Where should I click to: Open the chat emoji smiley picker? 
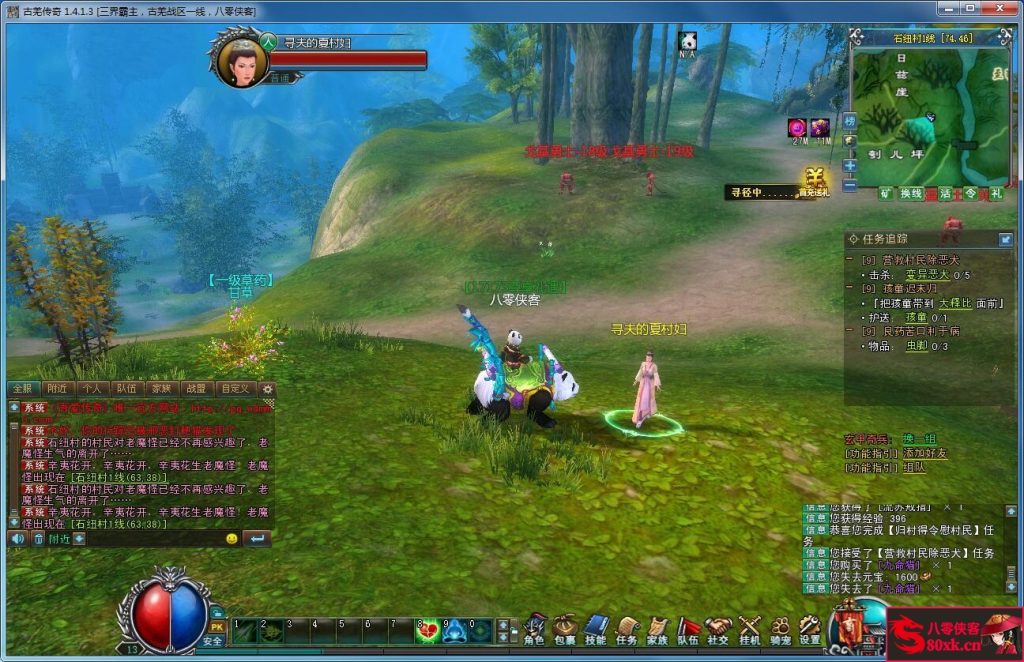(x=232, y=539)
